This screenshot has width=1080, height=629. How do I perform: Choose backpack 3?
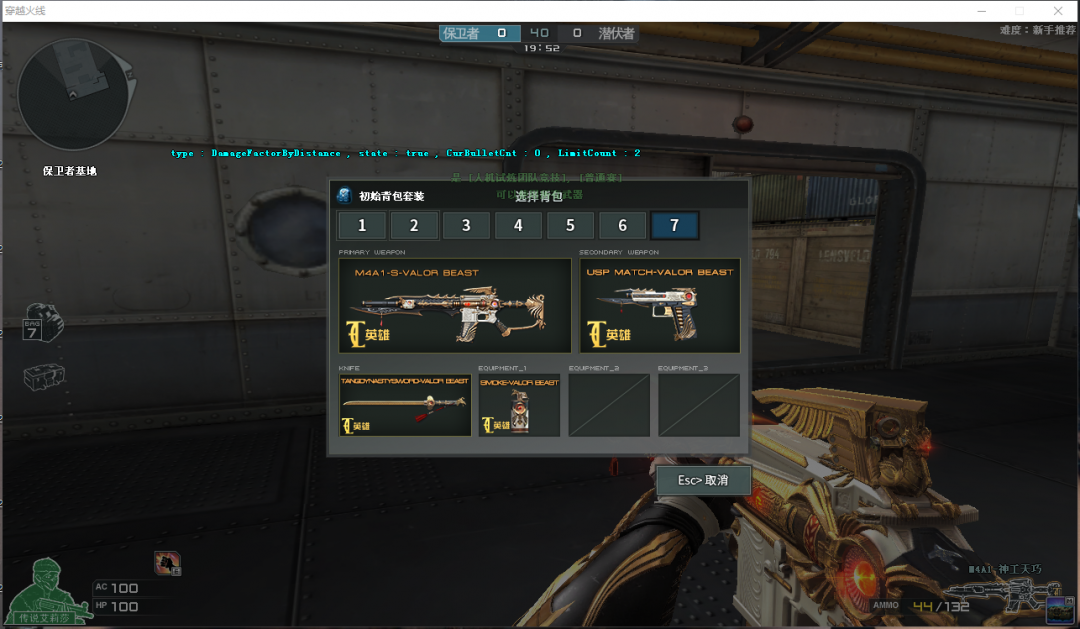pos(466,226)
